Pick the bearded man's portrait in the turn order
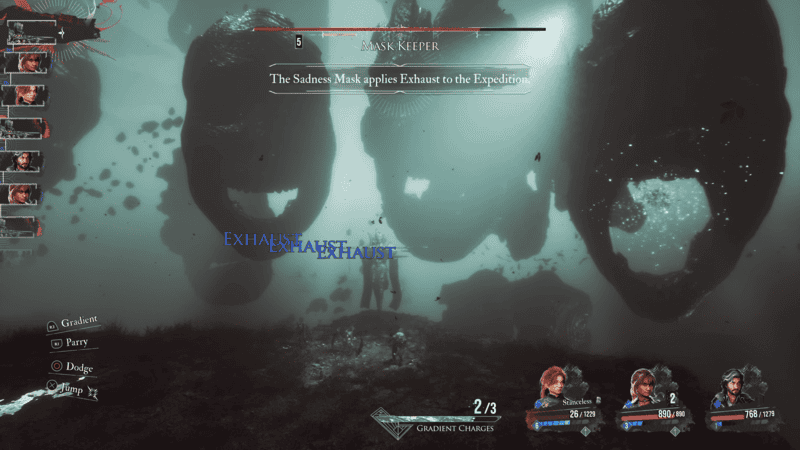This screenshot has width=800, height=450. pos(24,161)
